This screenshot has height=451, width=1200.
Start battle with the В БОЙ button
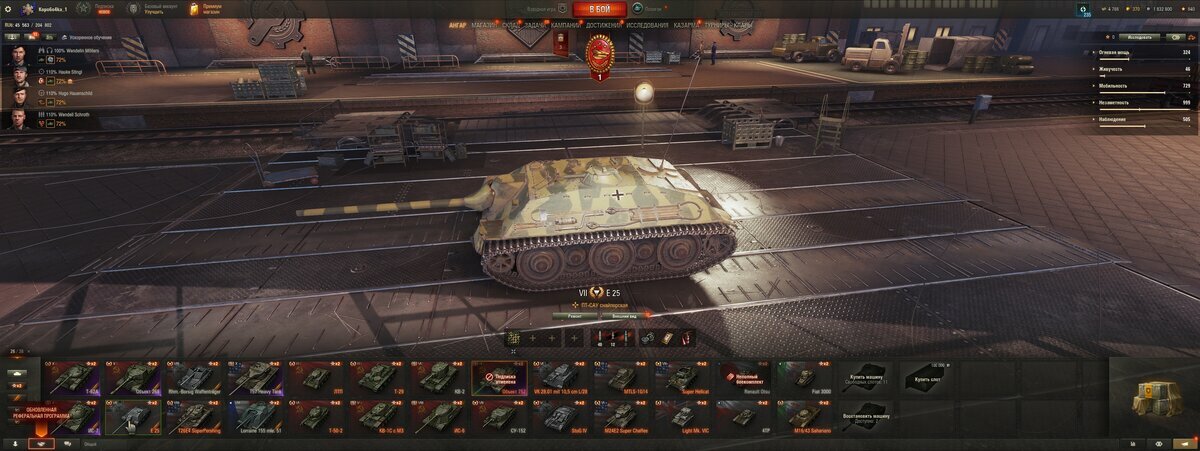(x=599, y=9)
